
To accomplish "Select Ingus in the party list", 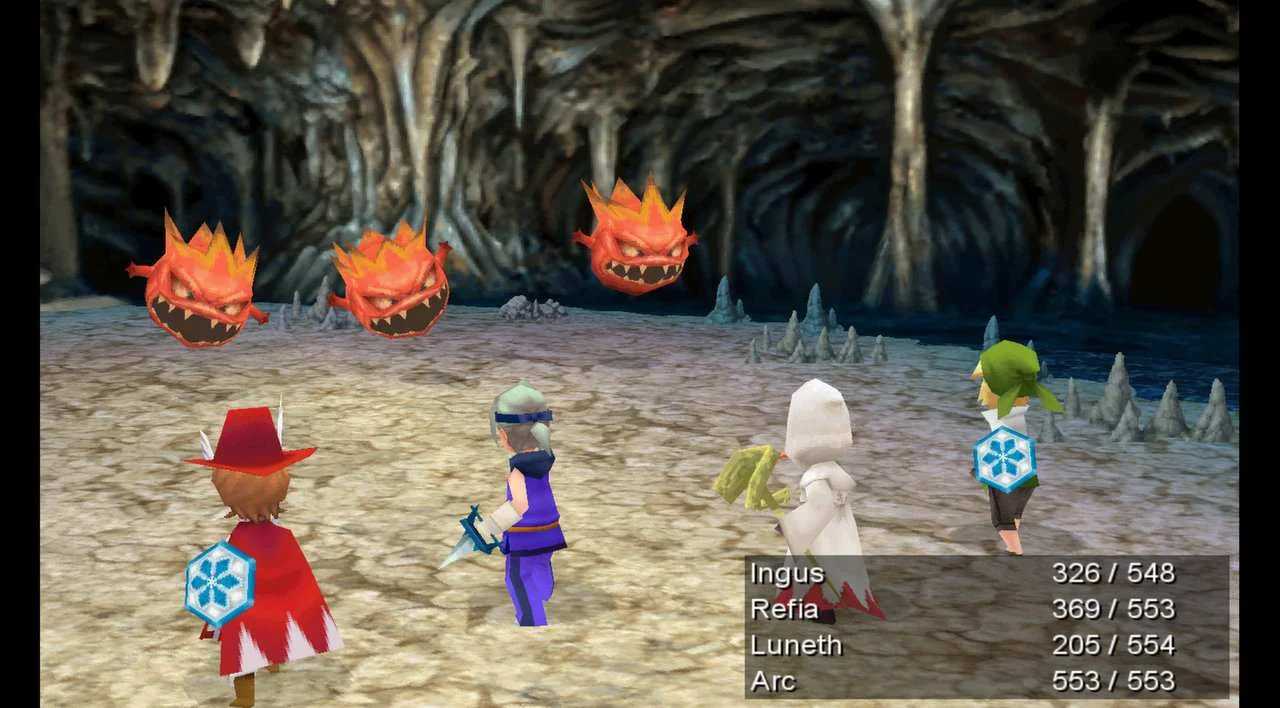I will coord(787,573).
